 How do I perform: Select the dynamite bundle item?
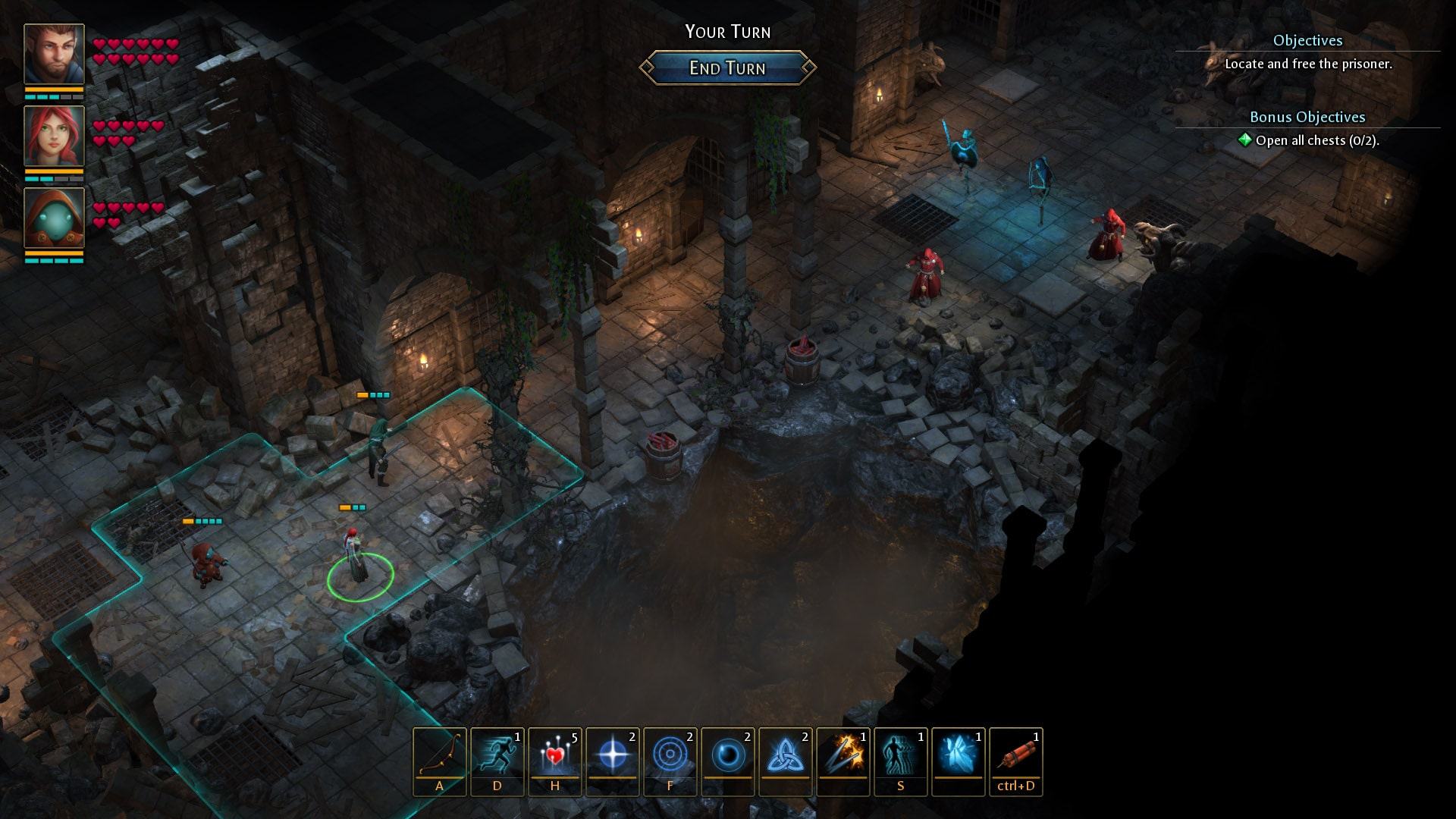pos(1016,754)
